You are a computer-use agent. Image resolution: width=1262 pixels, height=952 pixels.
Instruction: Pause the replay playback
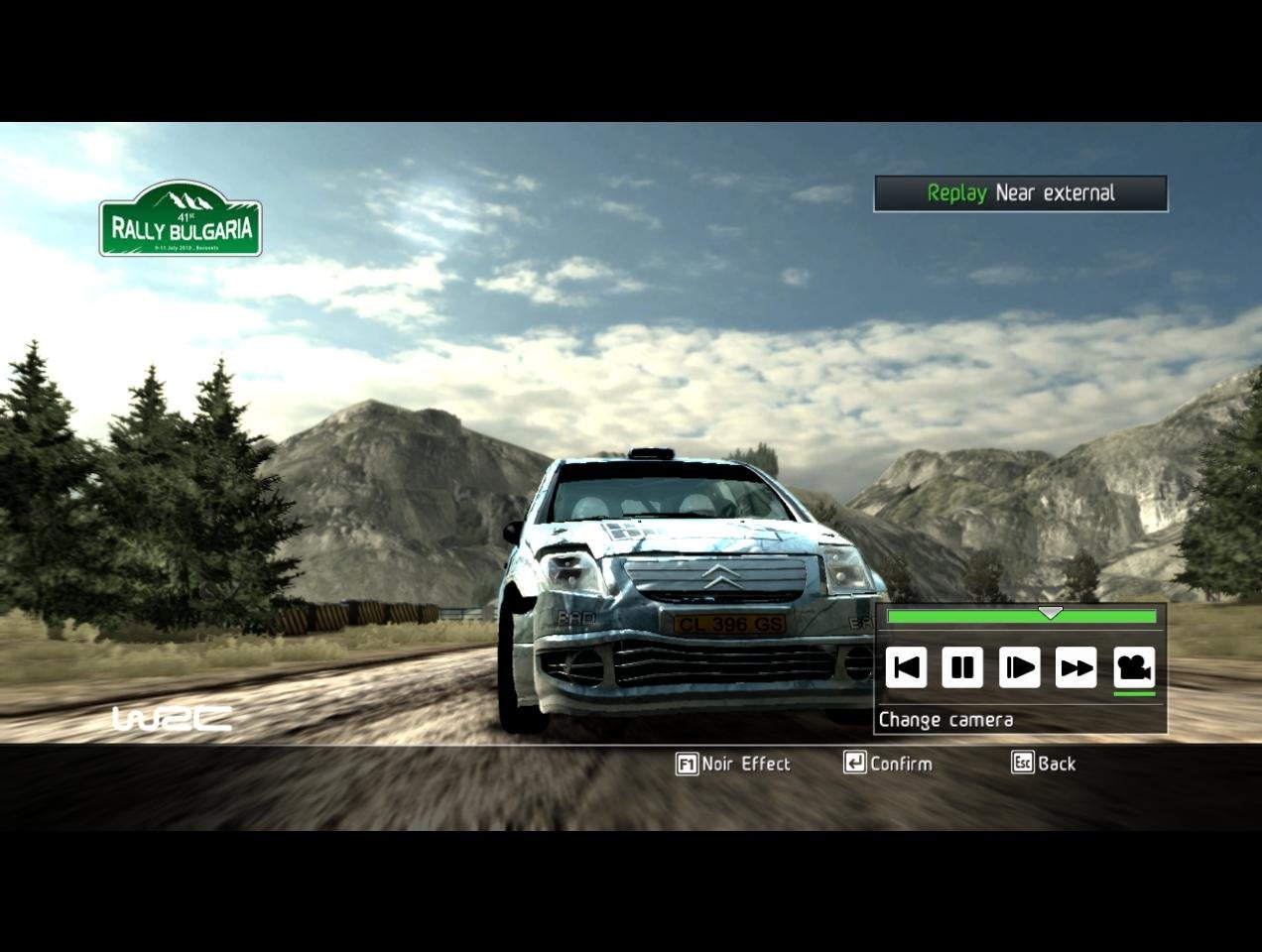961,667
